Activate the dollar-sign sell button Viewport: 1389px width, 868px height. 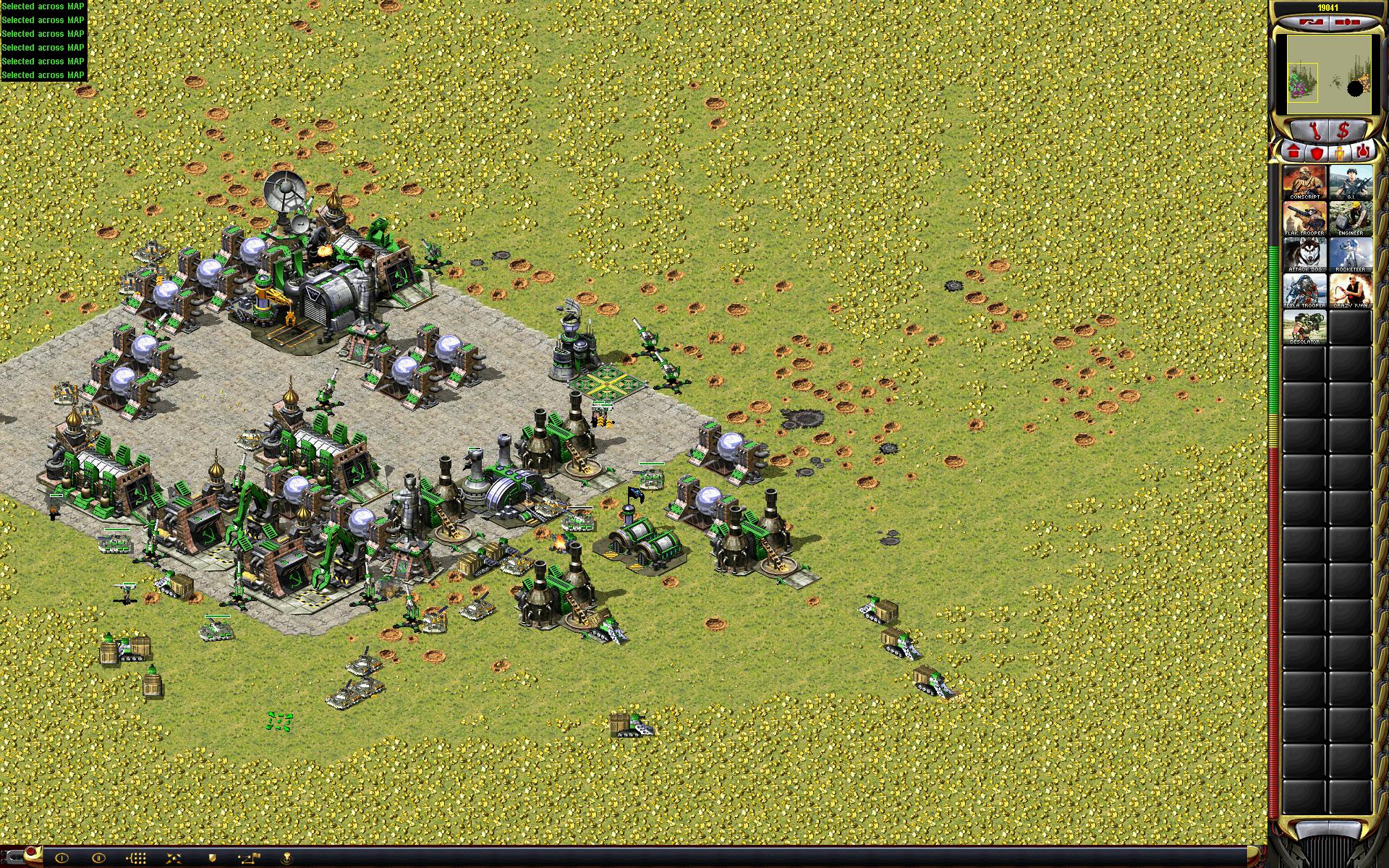[x=1344, y=131]
